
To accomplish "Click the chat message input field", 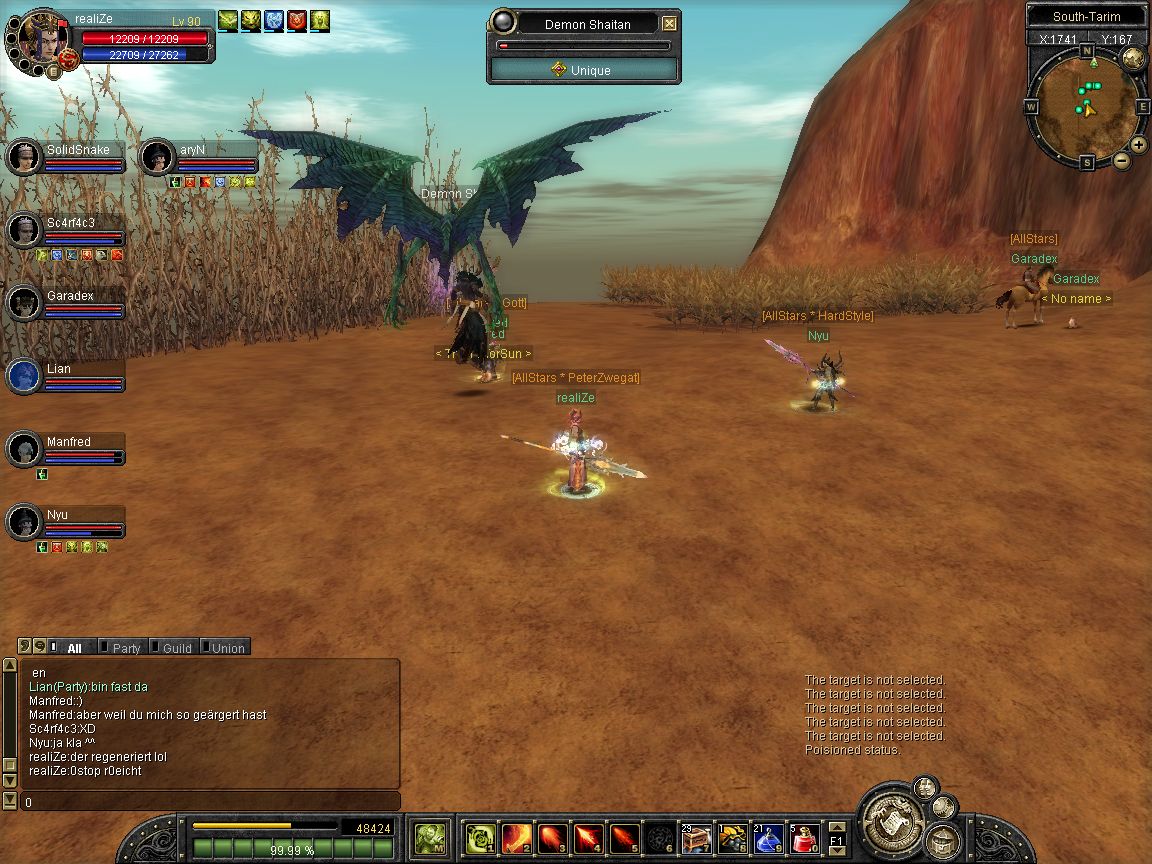I will coord(210,802).
